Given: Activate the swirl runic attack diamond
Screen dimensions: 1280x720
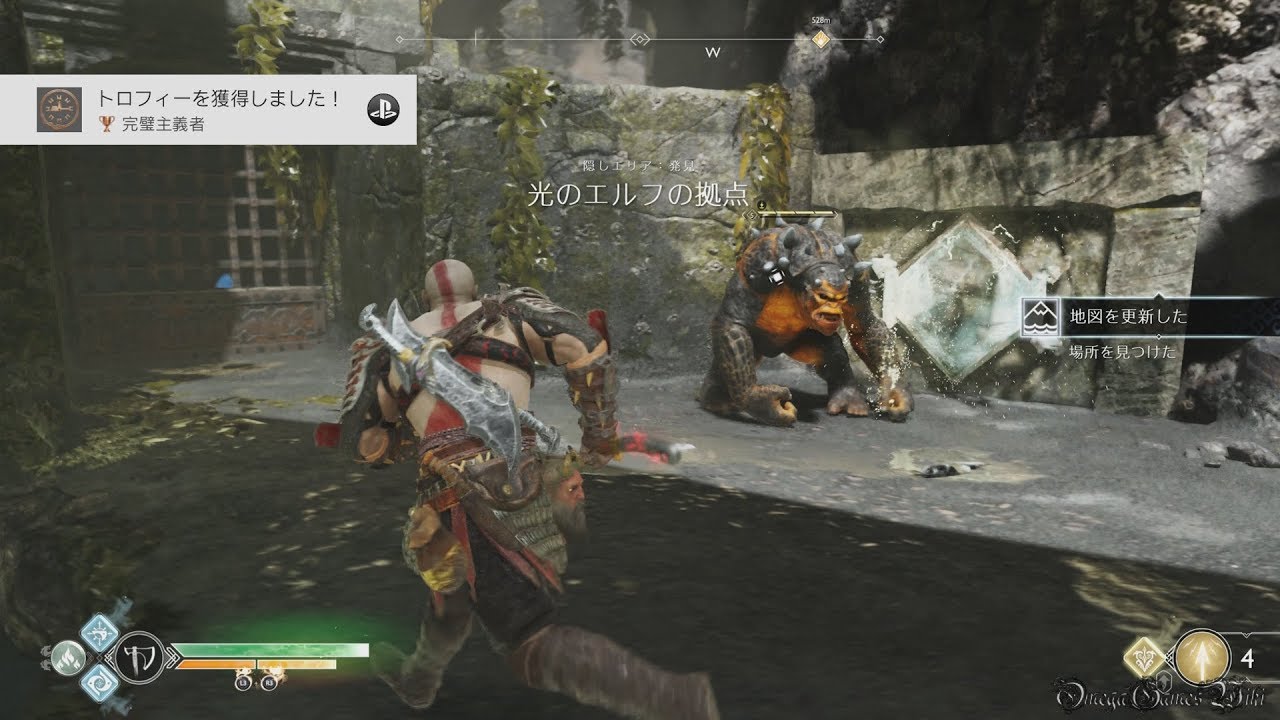Looking at the screenshot, I should click(x=99, y=682).
